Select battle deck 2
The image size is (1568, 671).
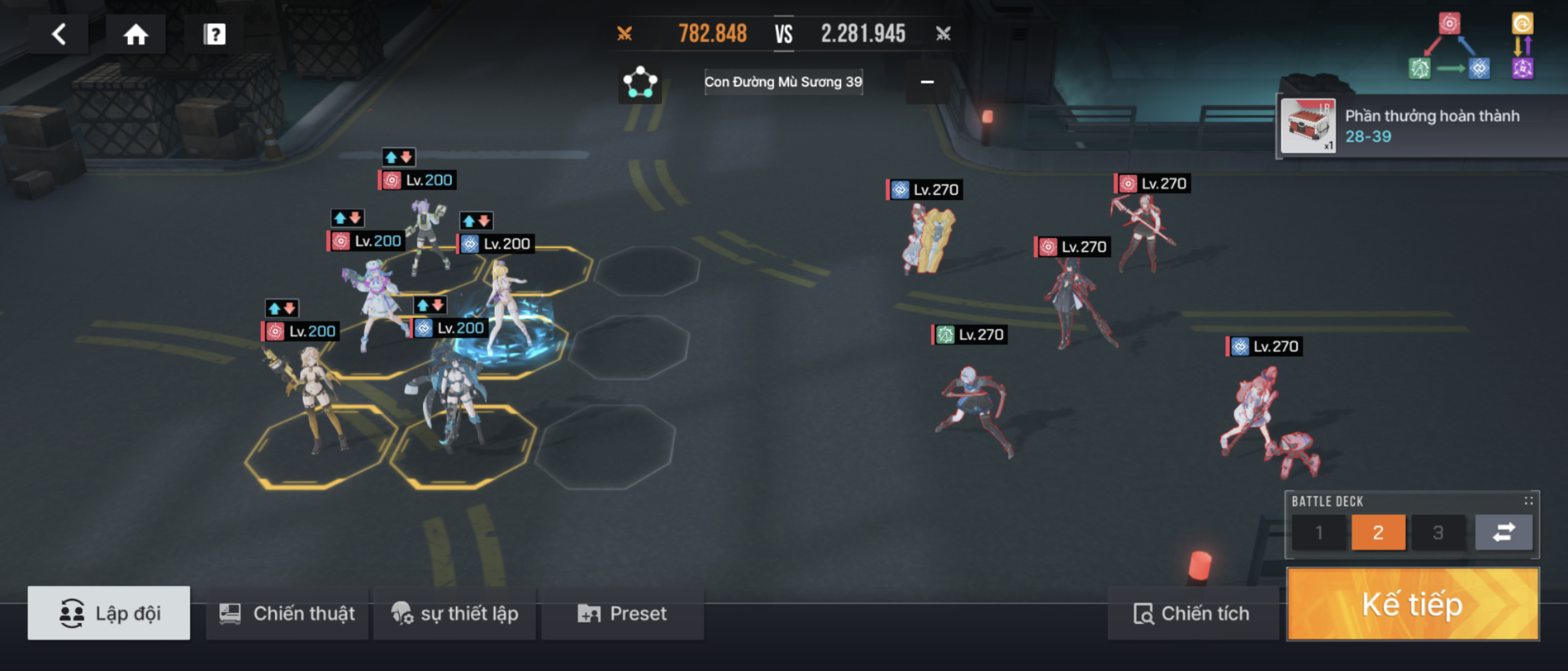click(x=1378, y=532)
